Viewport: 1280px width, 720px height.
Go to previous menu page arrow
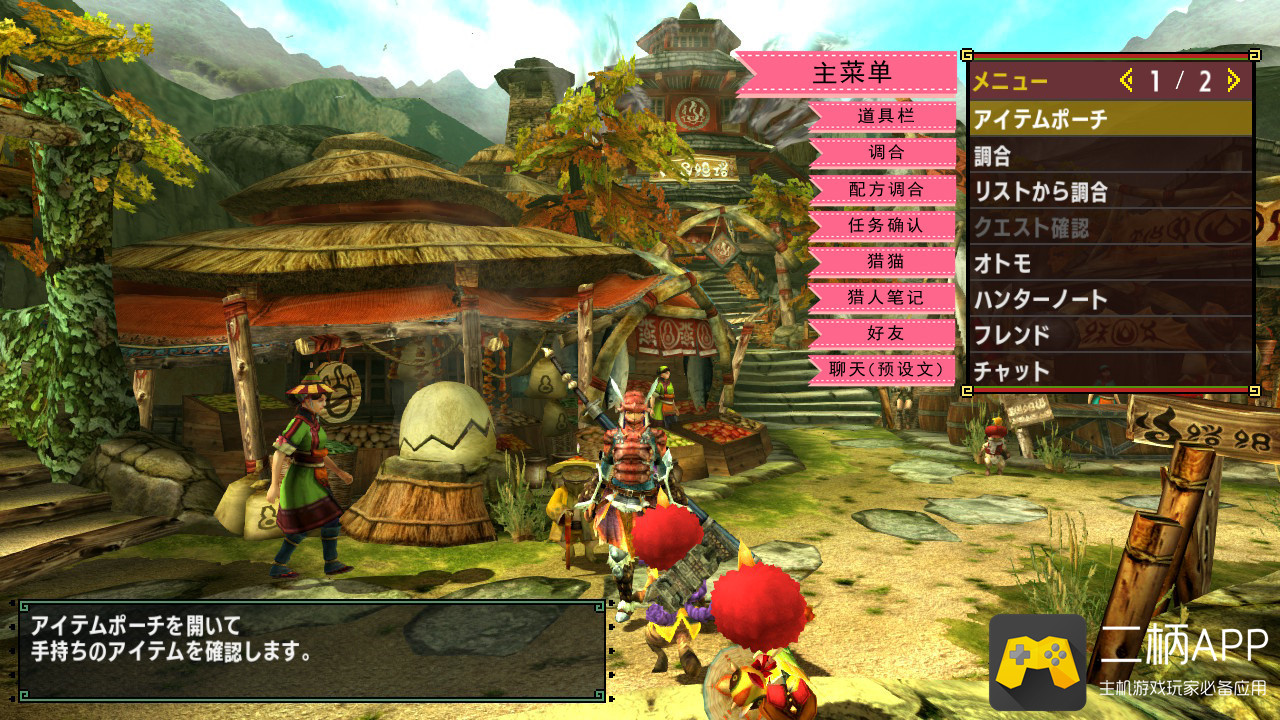1127,81
